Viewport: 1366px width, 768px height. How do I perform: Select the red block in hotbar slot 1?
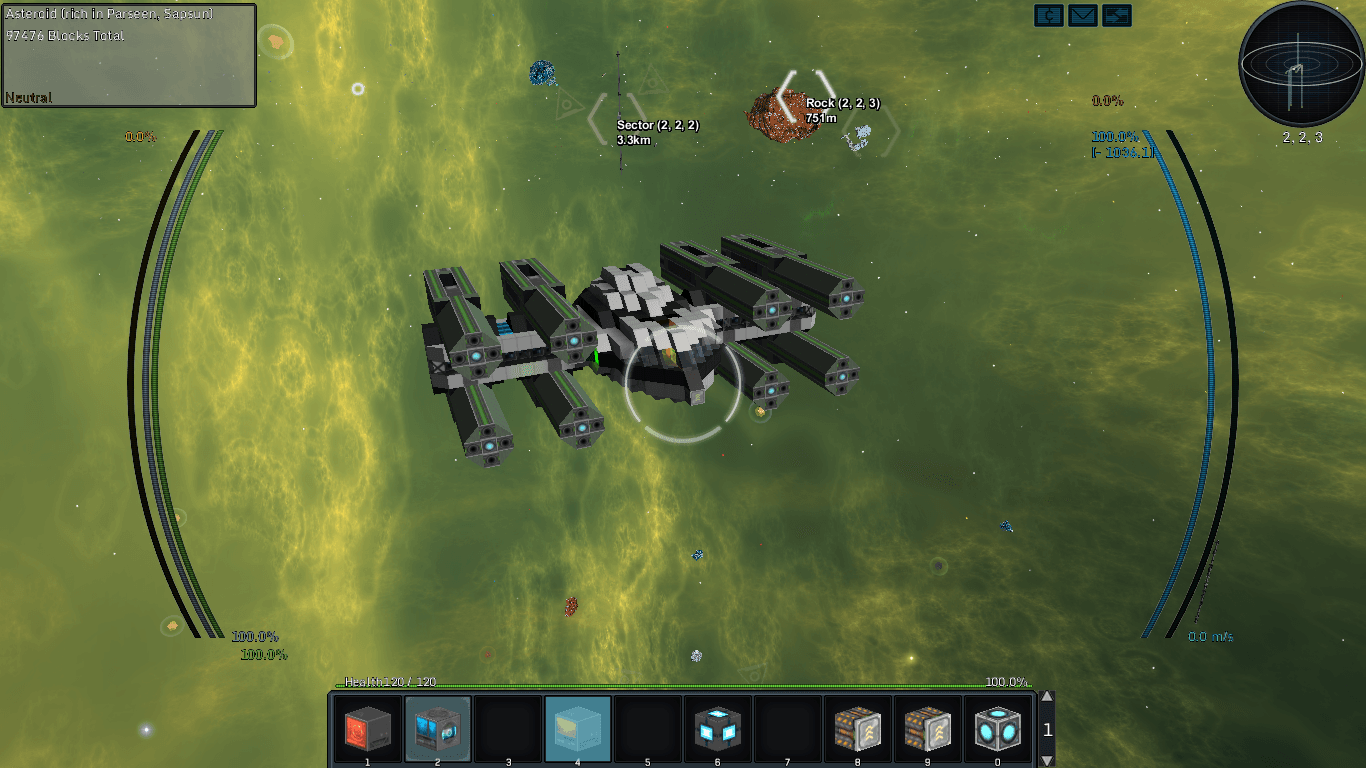pos(367,727)
